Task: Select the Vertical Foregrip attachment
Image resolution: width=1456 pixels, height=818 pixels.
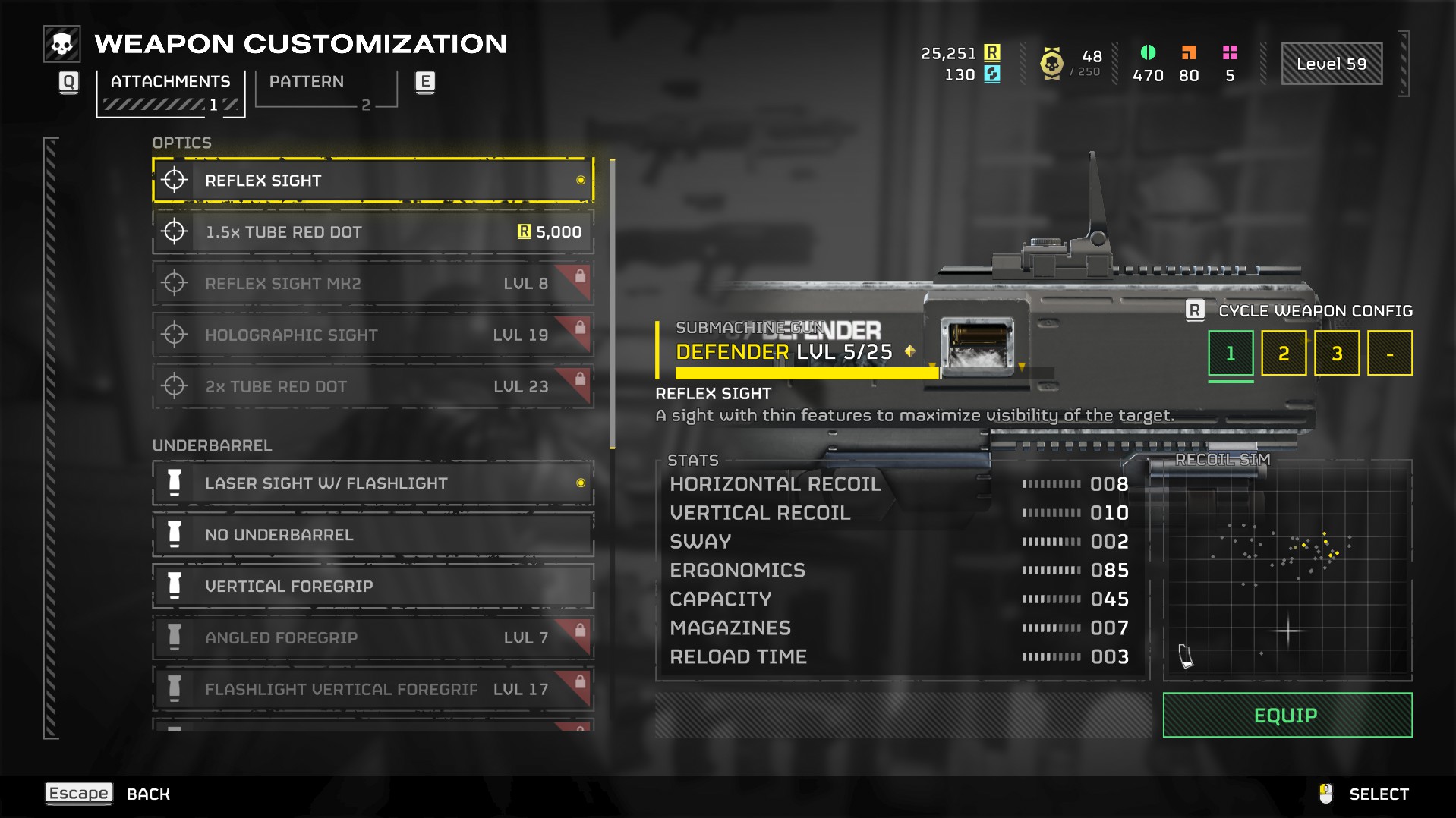Action: click(372, 587)
